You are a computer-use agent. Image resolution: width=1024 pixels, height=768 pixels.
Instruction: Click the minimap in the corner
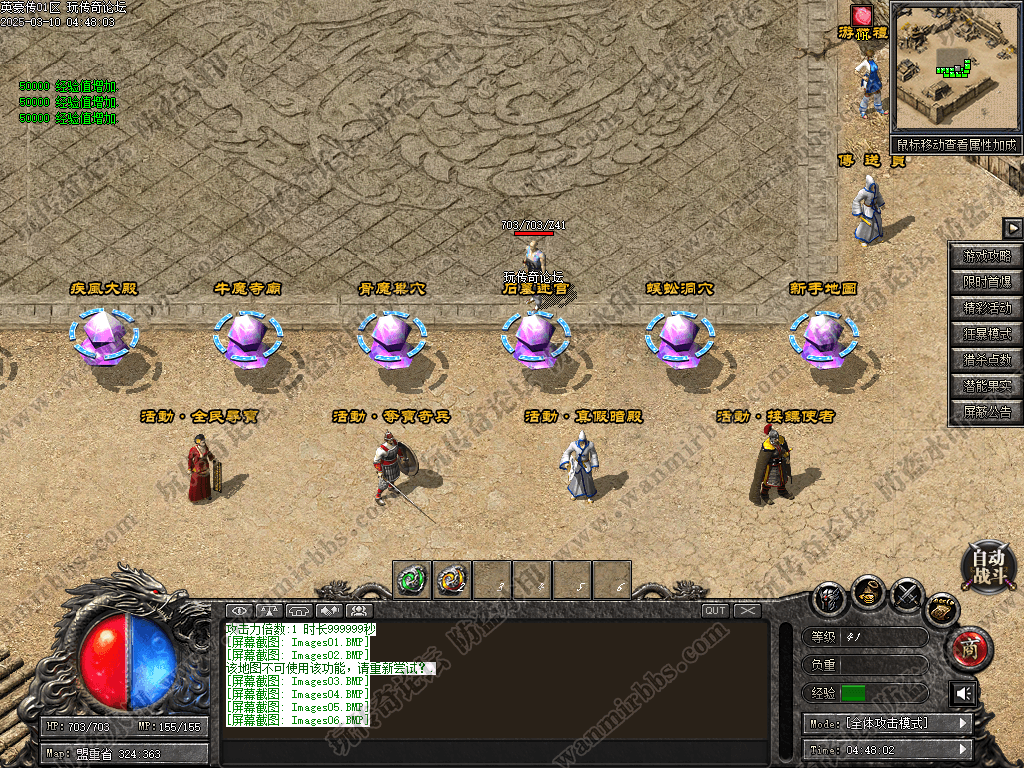pyautogui.click(x=956, y=67)
